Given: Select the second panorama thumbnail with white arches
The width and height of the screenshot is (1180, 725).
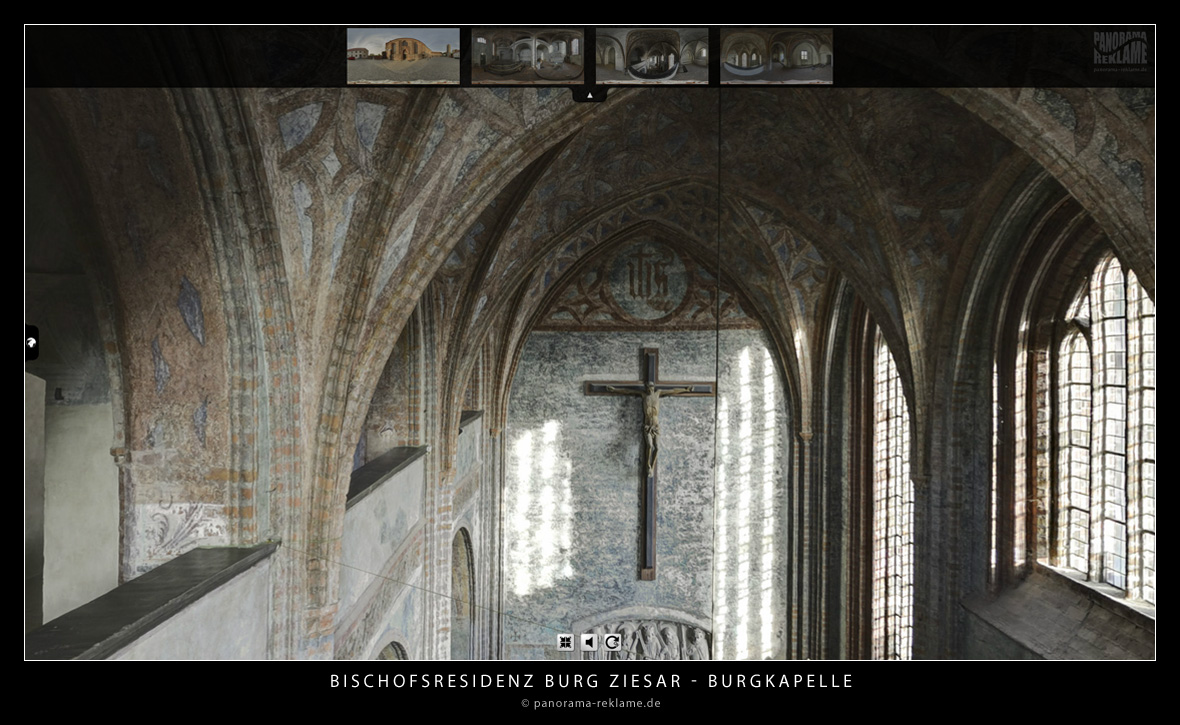Looking at the screenshot, I should click(527, 56).
